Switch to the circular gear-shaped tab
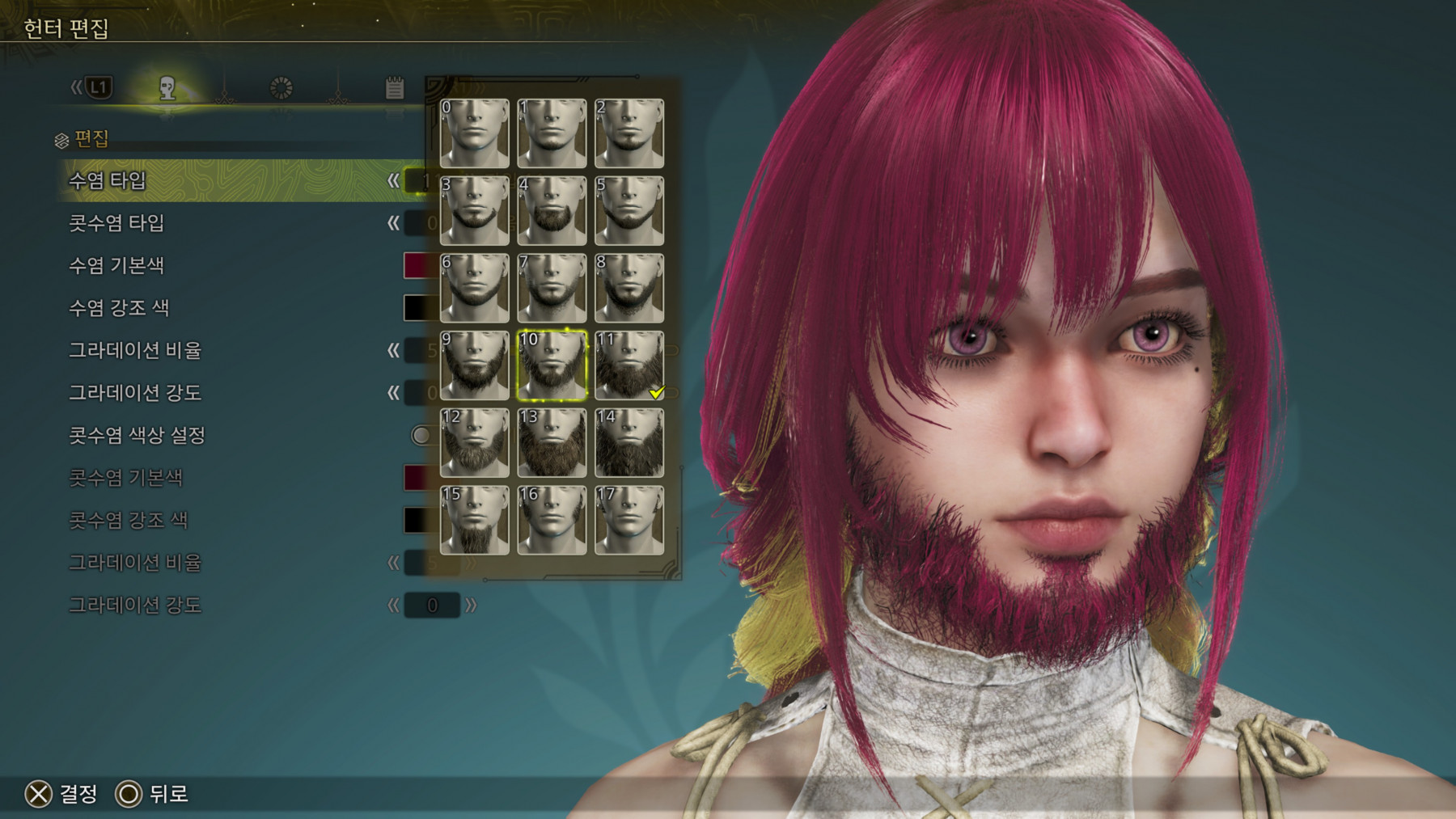Screen dimensions: 1456x819 coord(281,88)
